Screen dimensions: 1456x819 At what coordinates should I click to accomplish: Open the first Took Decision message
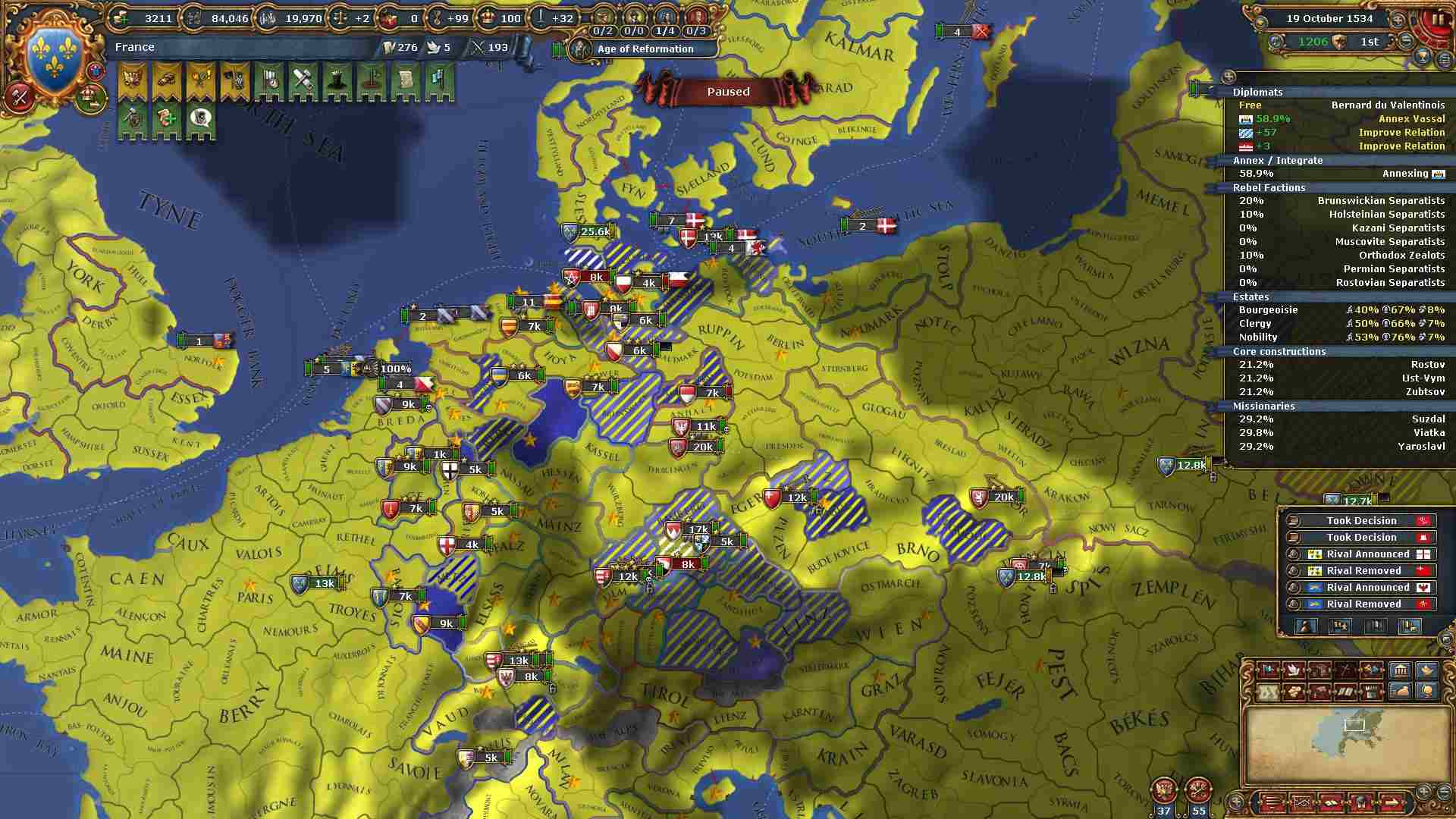coord(1361,521)
